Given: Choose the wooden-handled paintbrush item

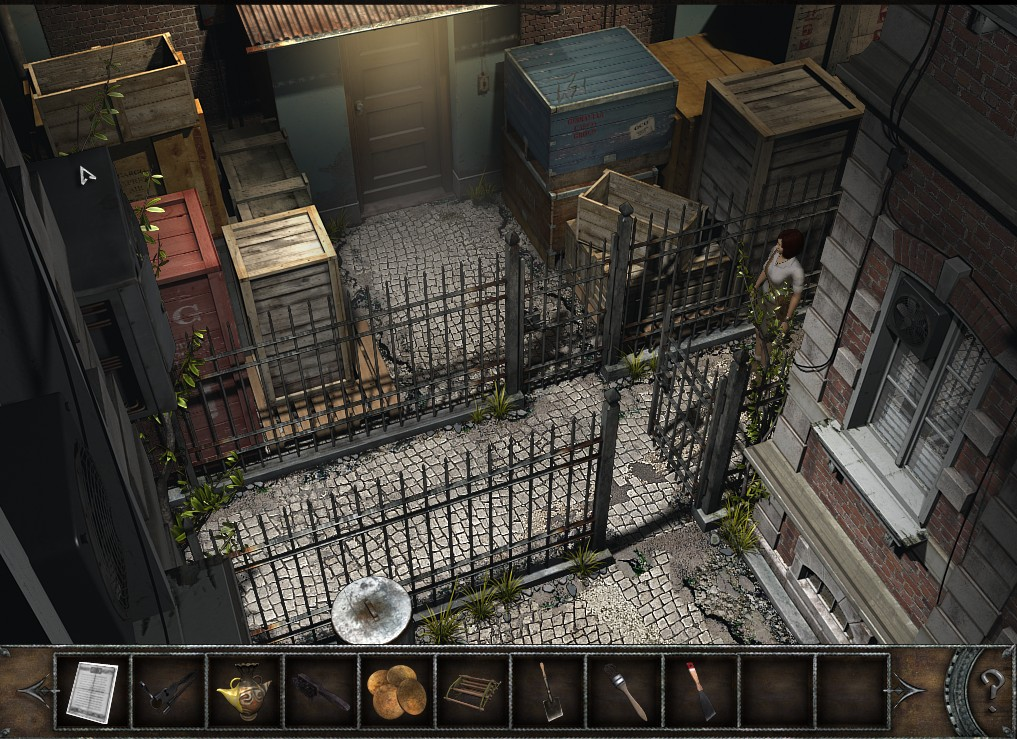Looking at the screenshot, I should [x=624, y=691].
